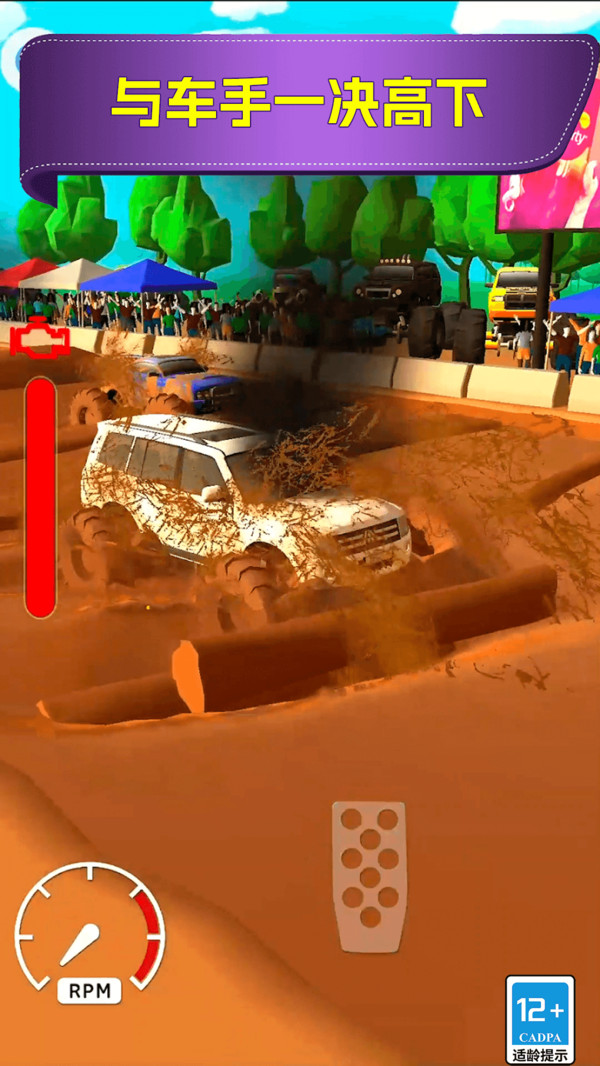Tap the gas pedal control
This screenshot has height=1066, width=600.
click(x=369, y=876)
